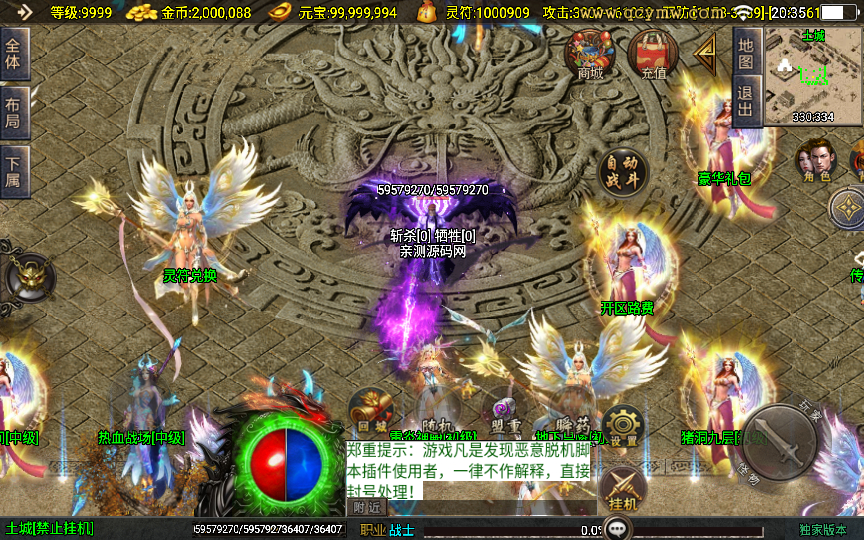Toggle 自动战斗 auto-battle button

coord(622,173)
